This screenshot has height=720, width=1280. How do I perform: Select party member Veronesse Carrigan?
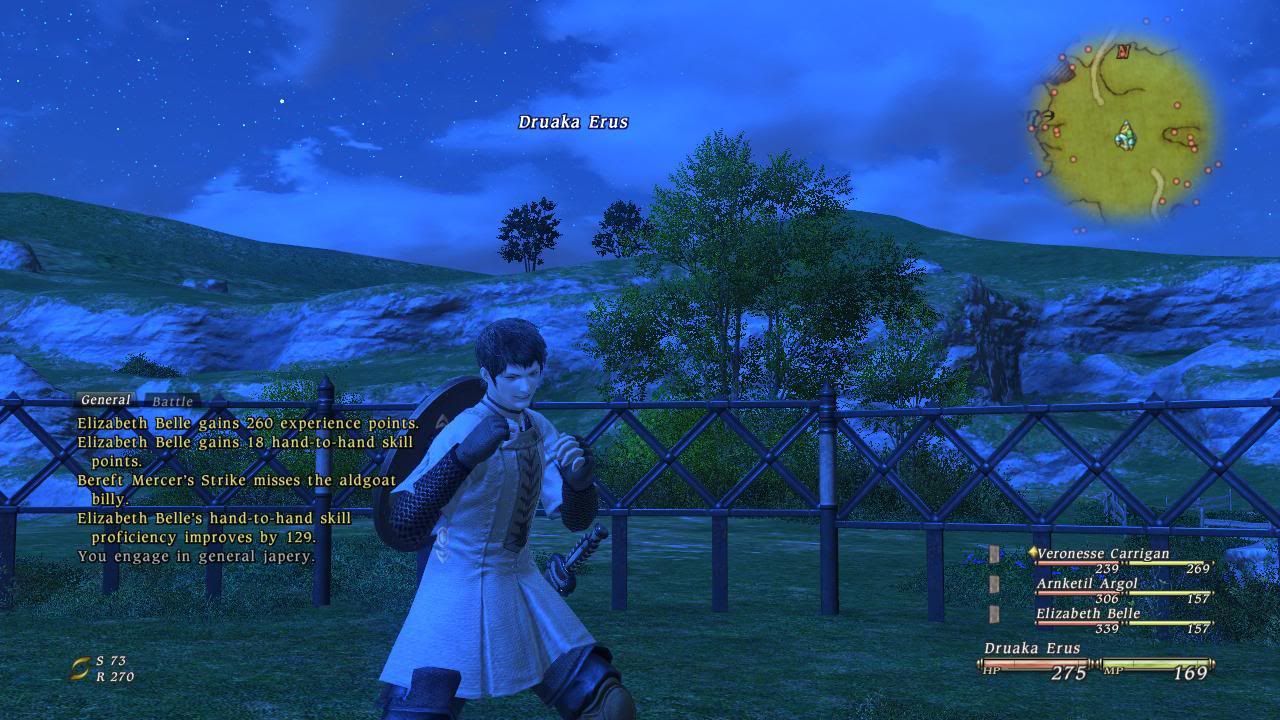point(1102,553)
